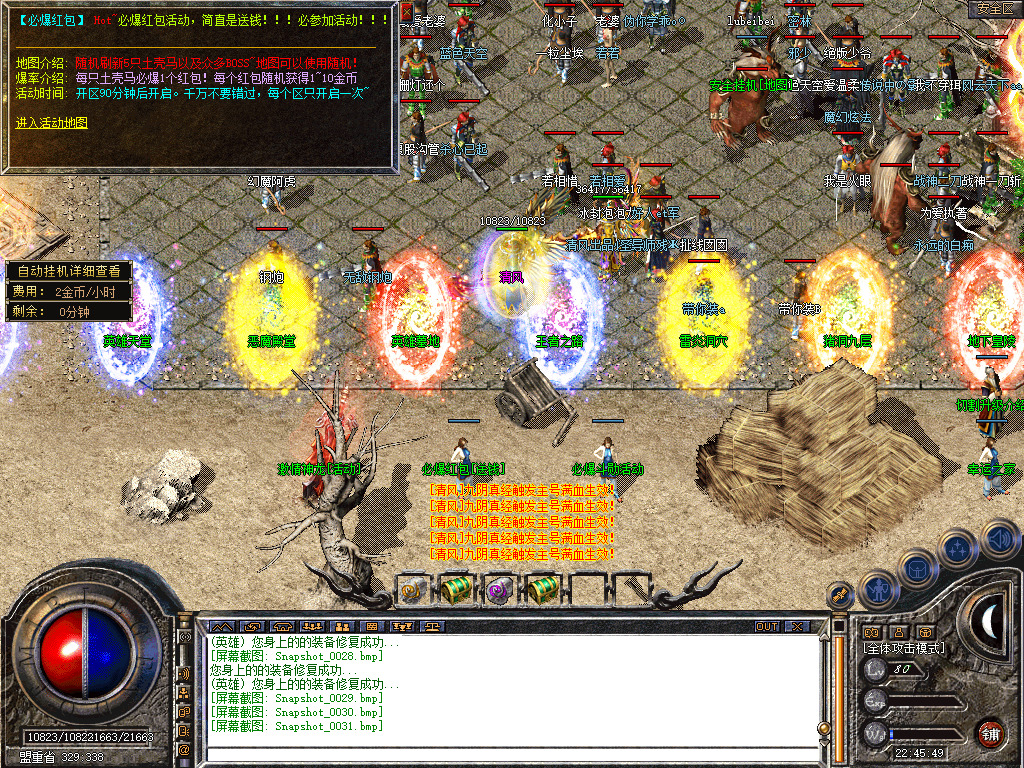Open the skills sparkle round button

958,548
